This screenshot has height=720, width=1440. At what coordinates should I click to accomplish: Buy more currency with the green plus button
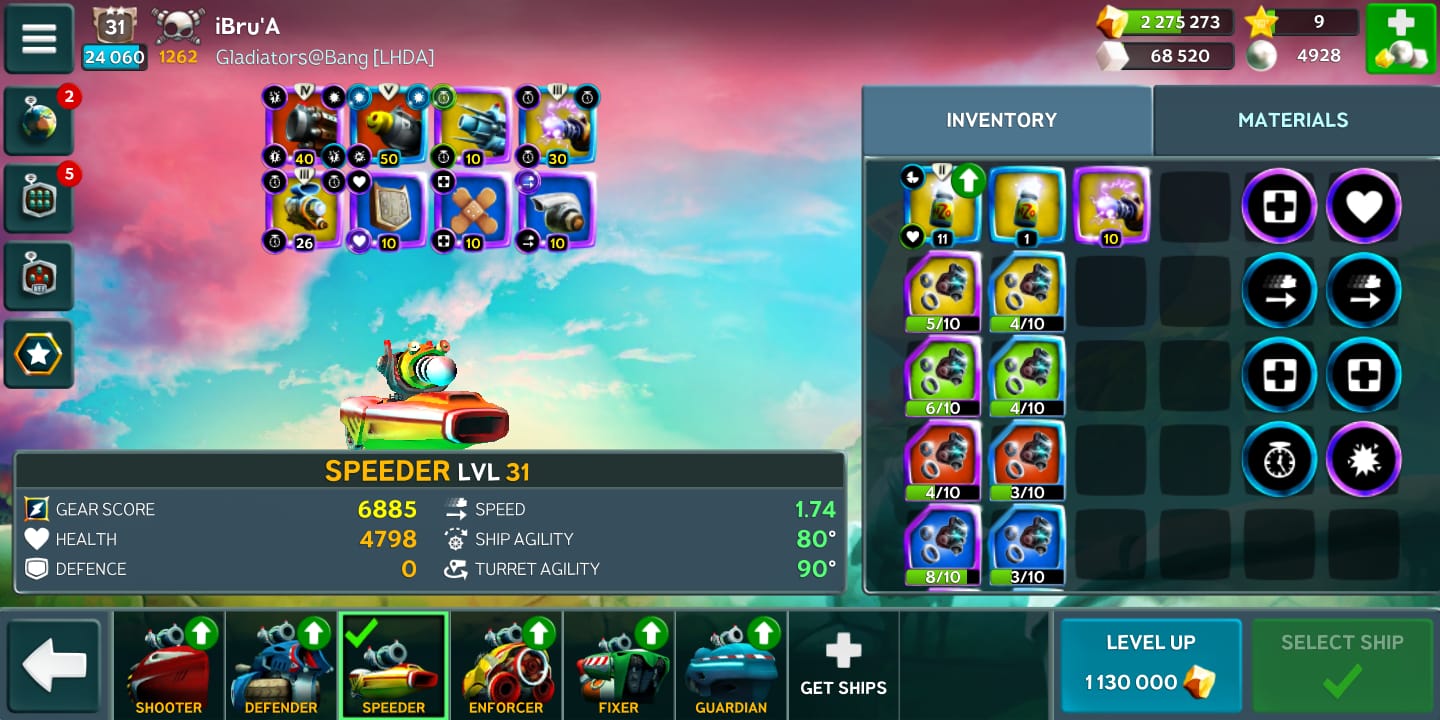[x=1400, y=38]
